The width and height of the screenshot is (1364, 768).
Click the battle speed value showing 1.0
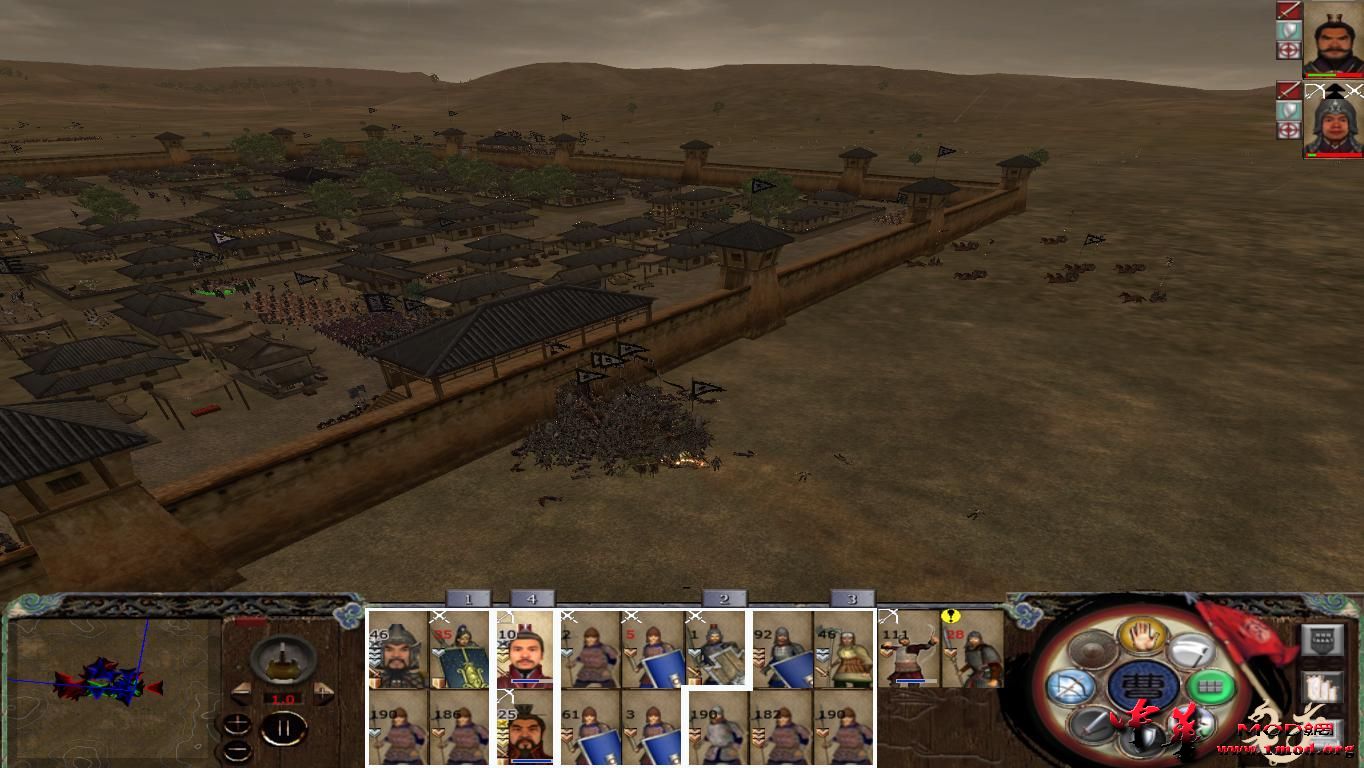point(283,698)
